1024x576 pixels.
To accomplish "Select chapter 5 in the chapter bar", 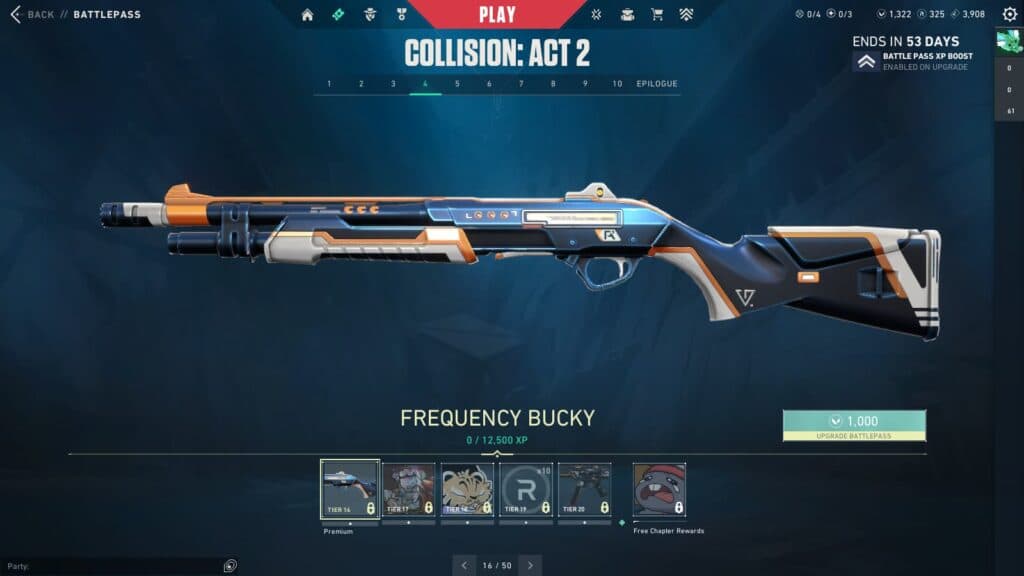I will 457,84.
